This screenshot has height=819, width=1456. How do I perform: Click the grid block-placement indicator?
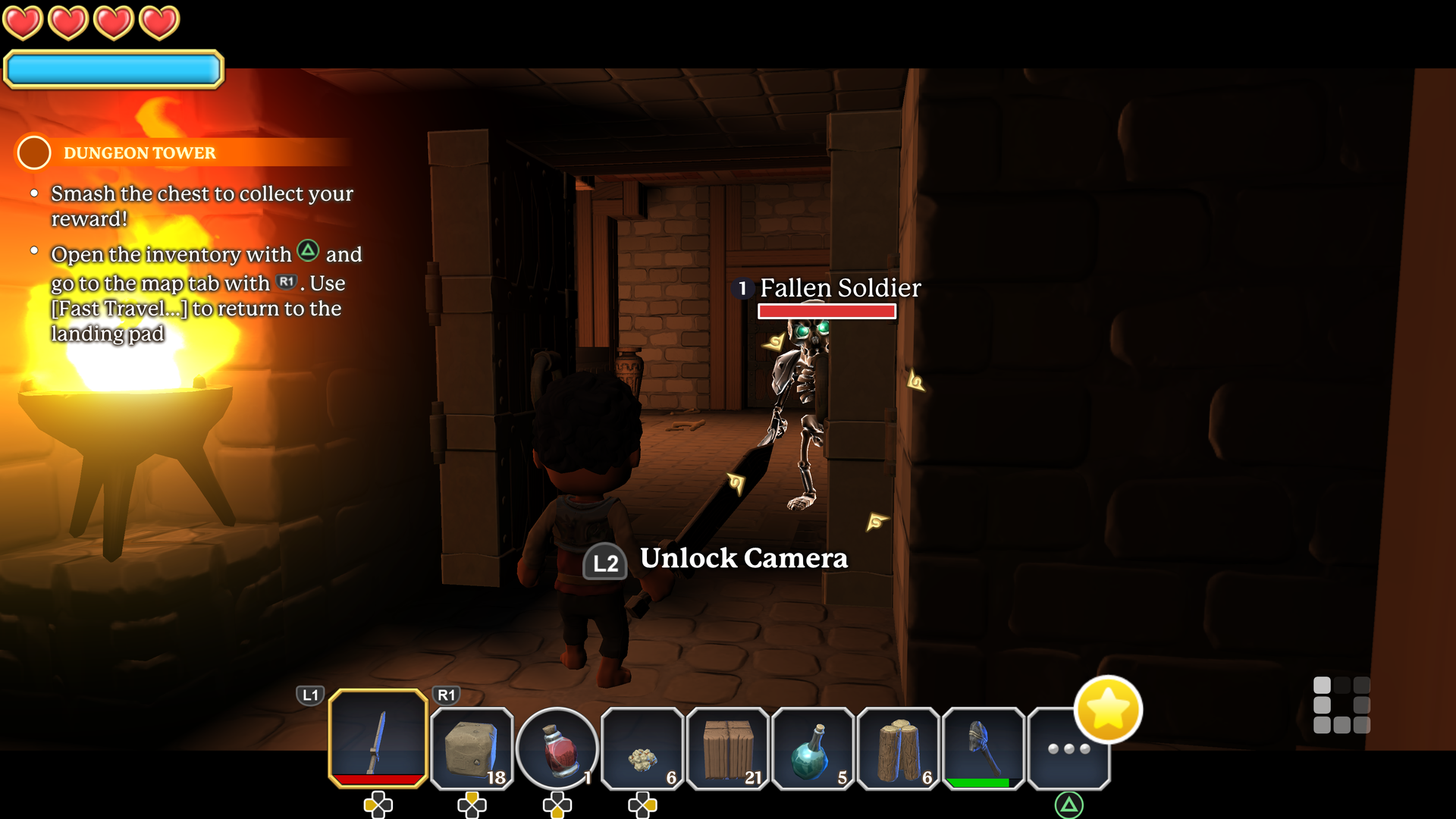pos(1341,705)
